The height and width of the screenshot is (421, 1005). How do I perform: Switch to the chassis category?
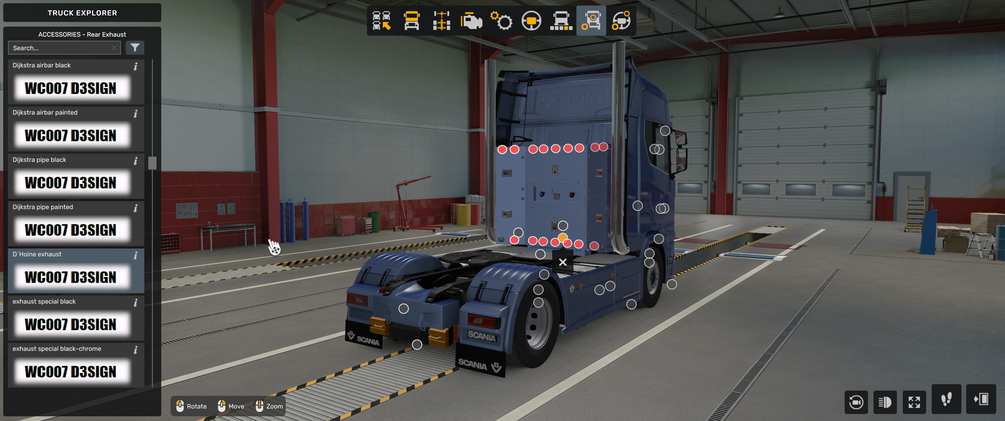(x=441, y=20)
